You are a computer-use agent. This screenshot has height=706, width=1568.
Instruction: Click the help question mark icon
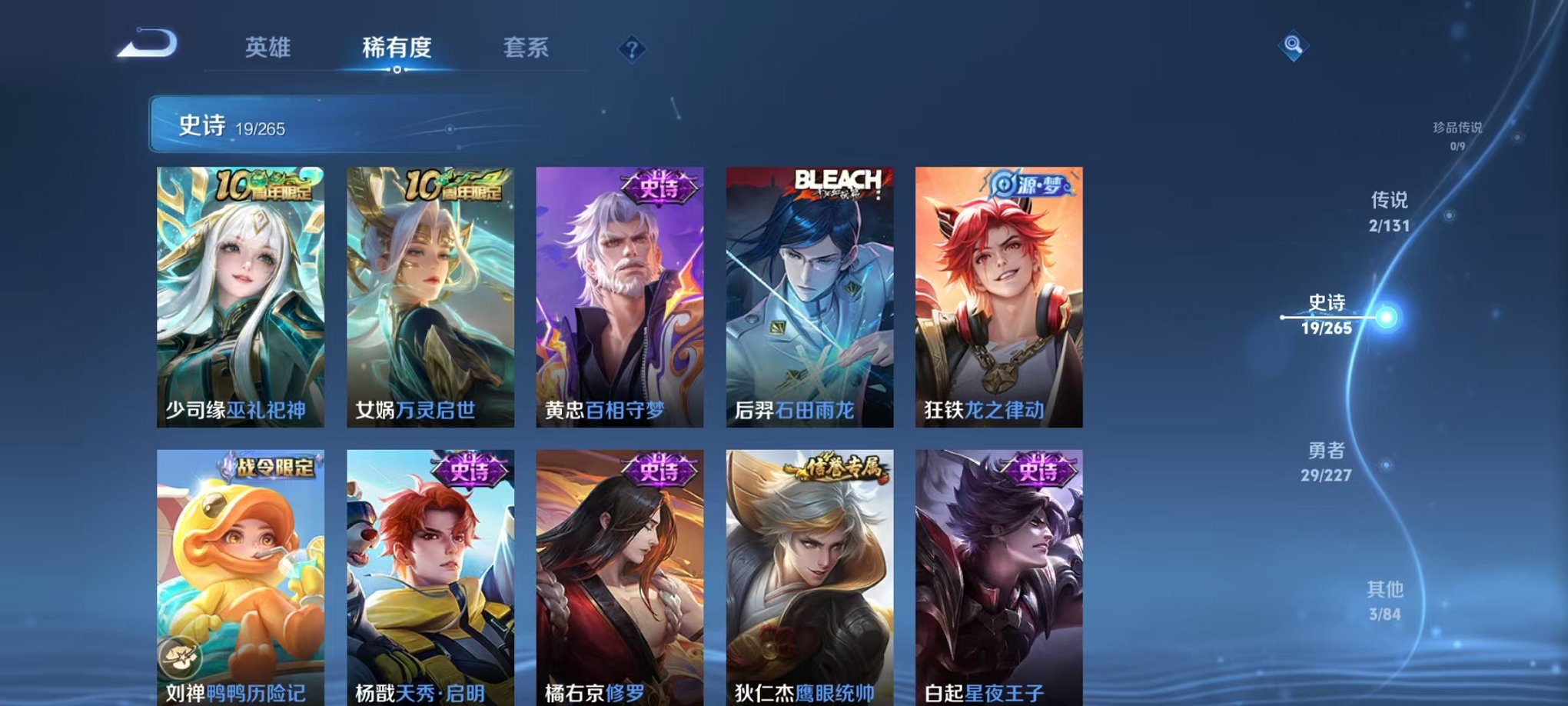(632, 50)
